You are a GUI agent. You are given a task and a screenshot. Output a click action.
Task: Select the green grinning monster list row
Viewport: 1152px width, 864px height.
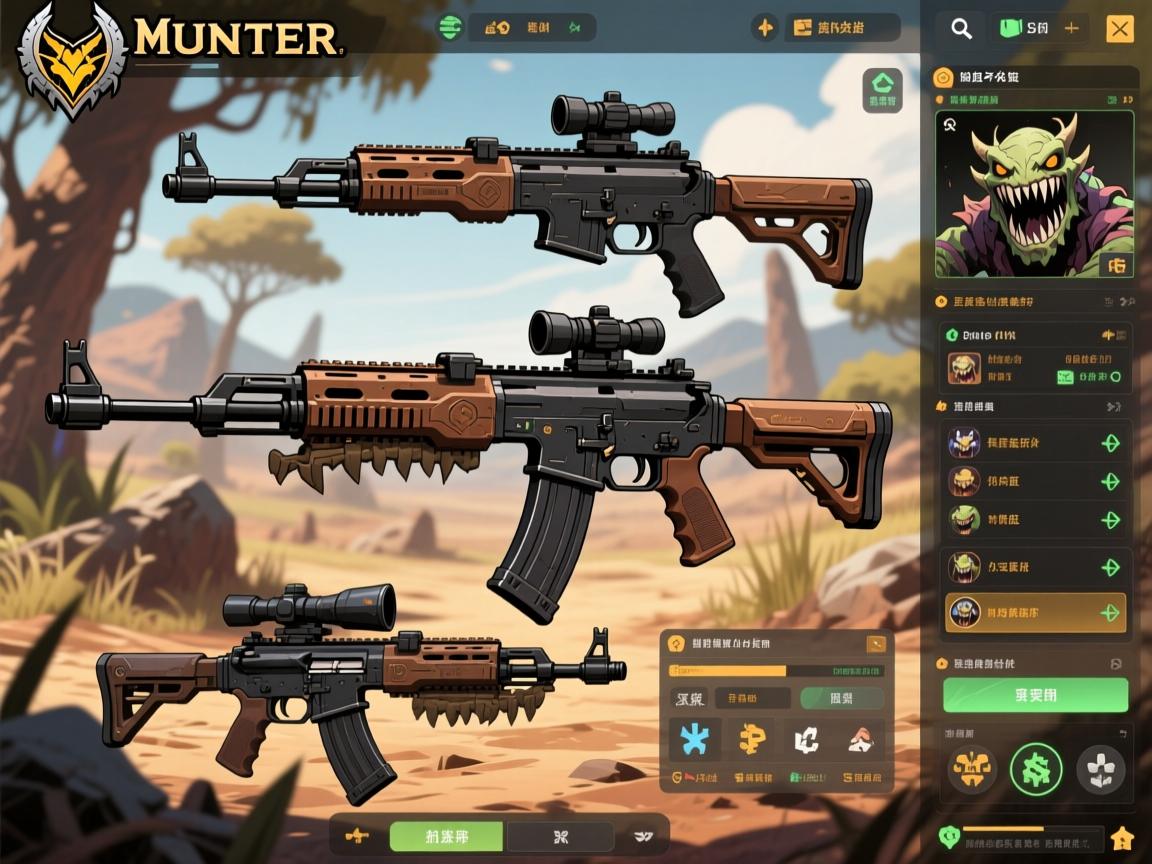click(1035, 520)
